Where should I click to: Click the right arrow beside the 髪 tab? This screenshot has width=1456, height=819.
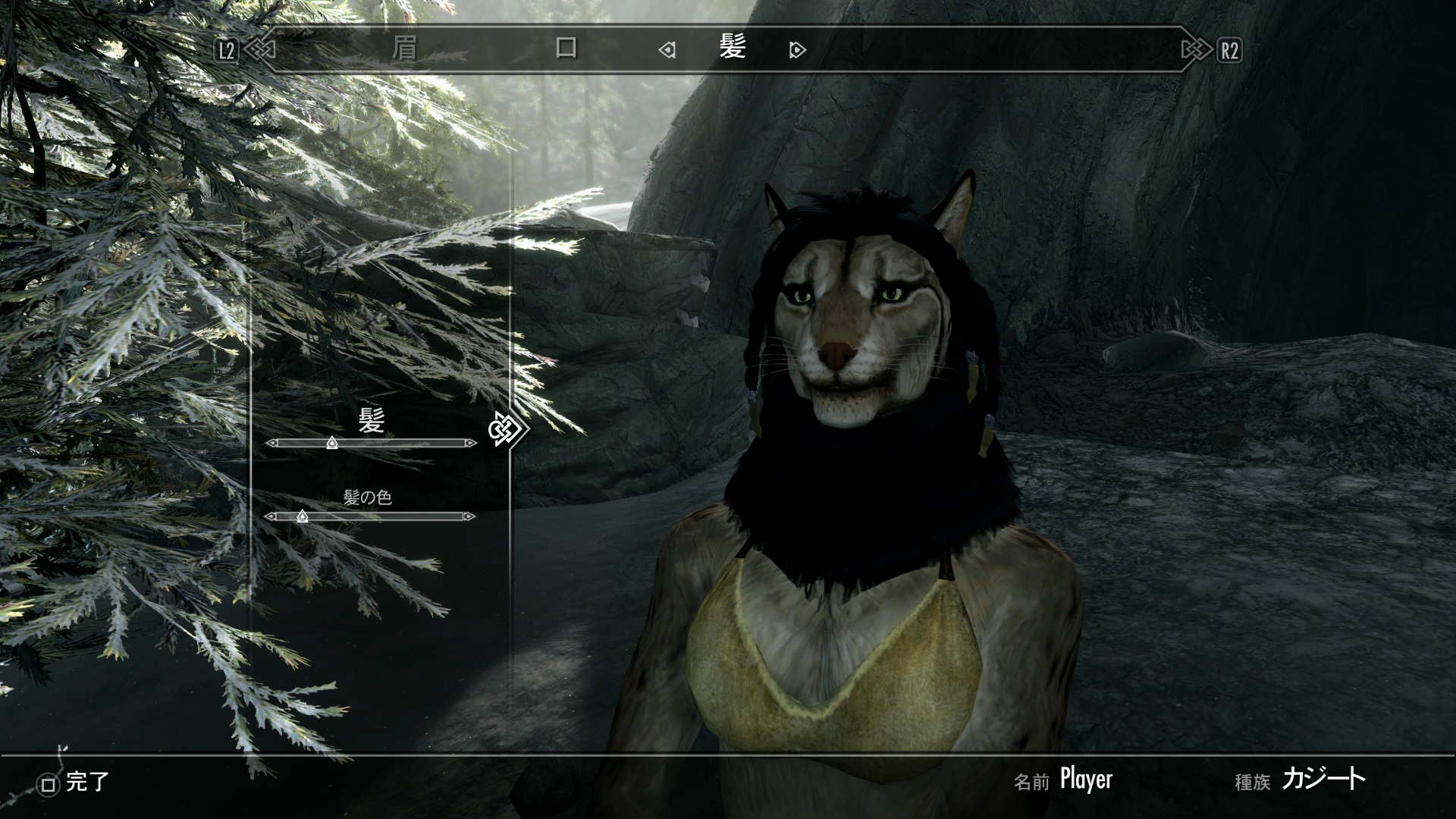pos(797,51)
